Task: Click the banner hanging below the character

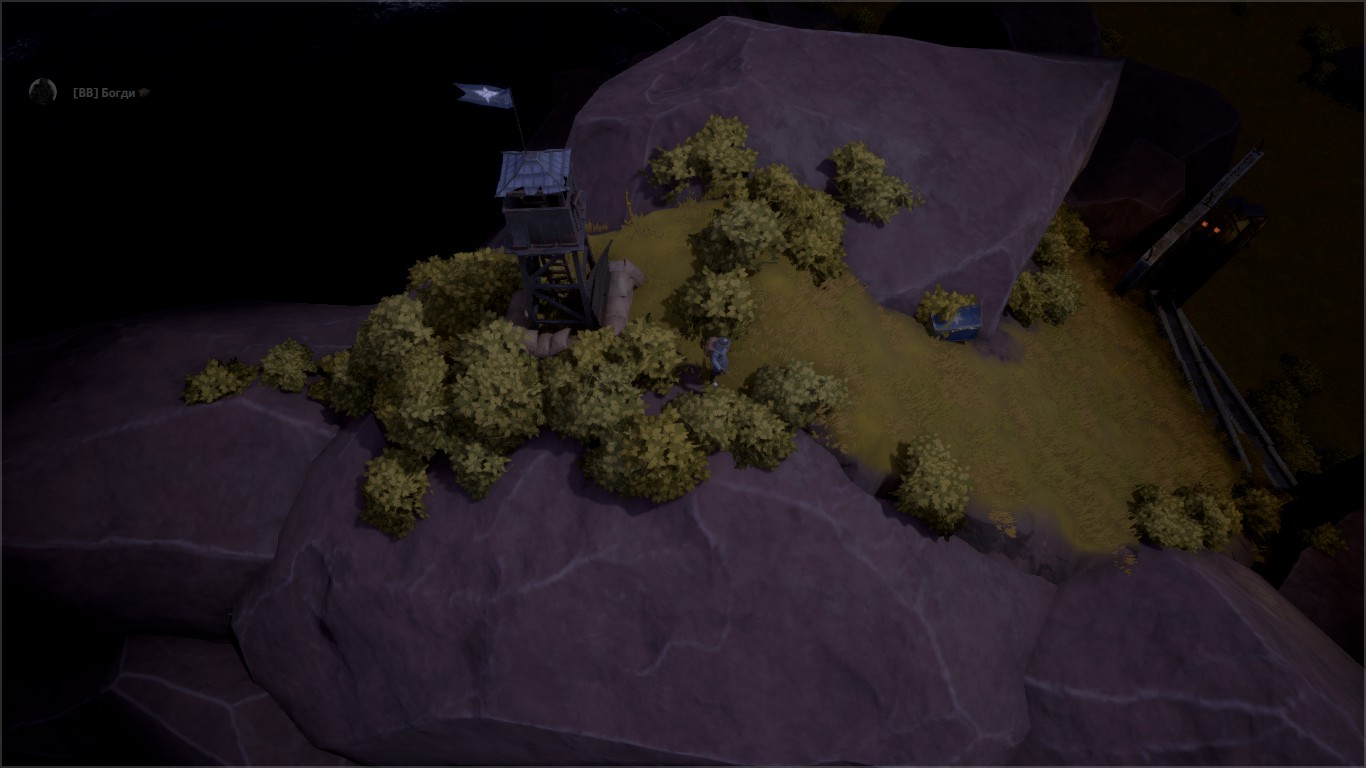Action: pos(716,384)
